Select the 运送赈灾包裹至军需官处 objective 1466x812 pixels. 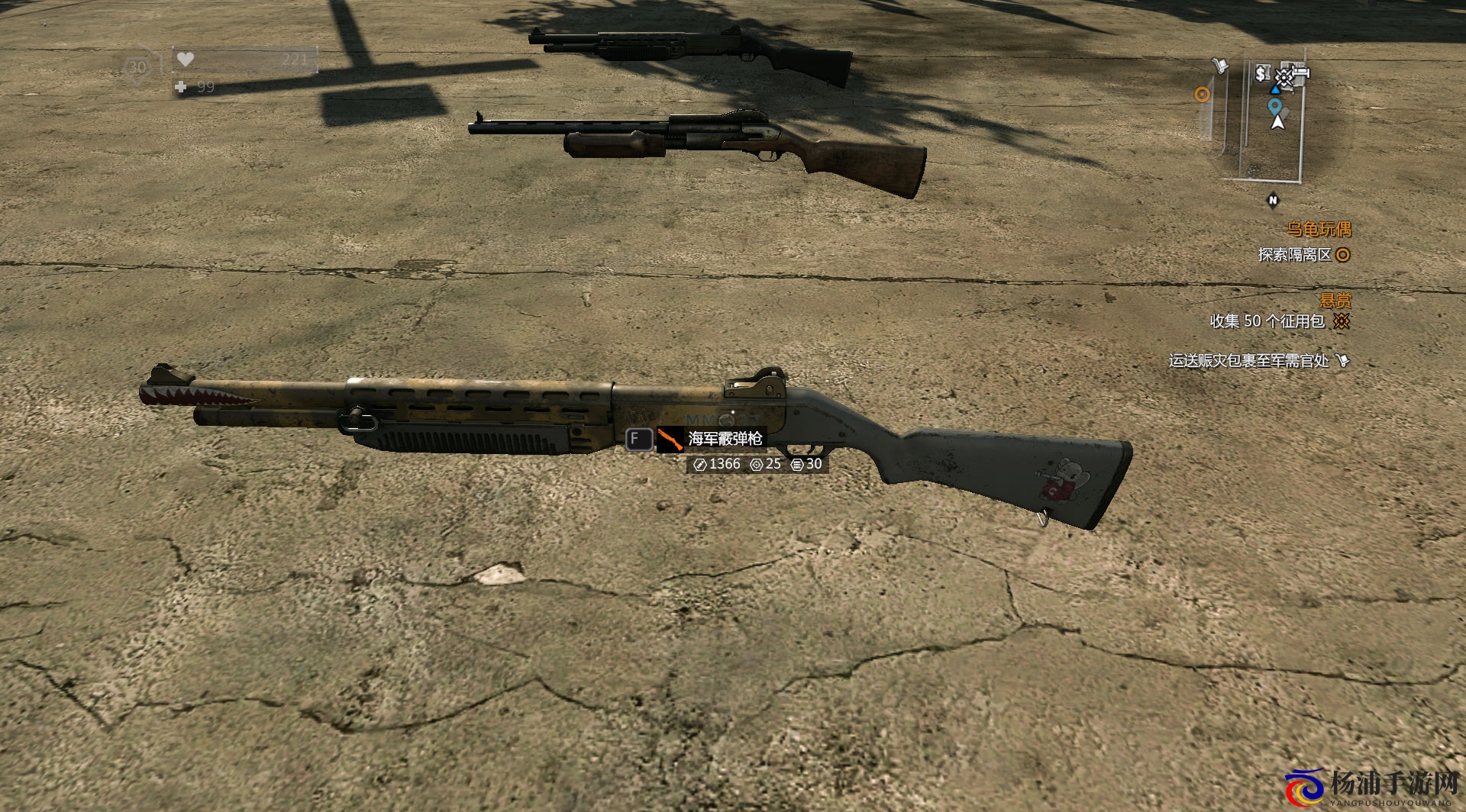pos(1248,360)
